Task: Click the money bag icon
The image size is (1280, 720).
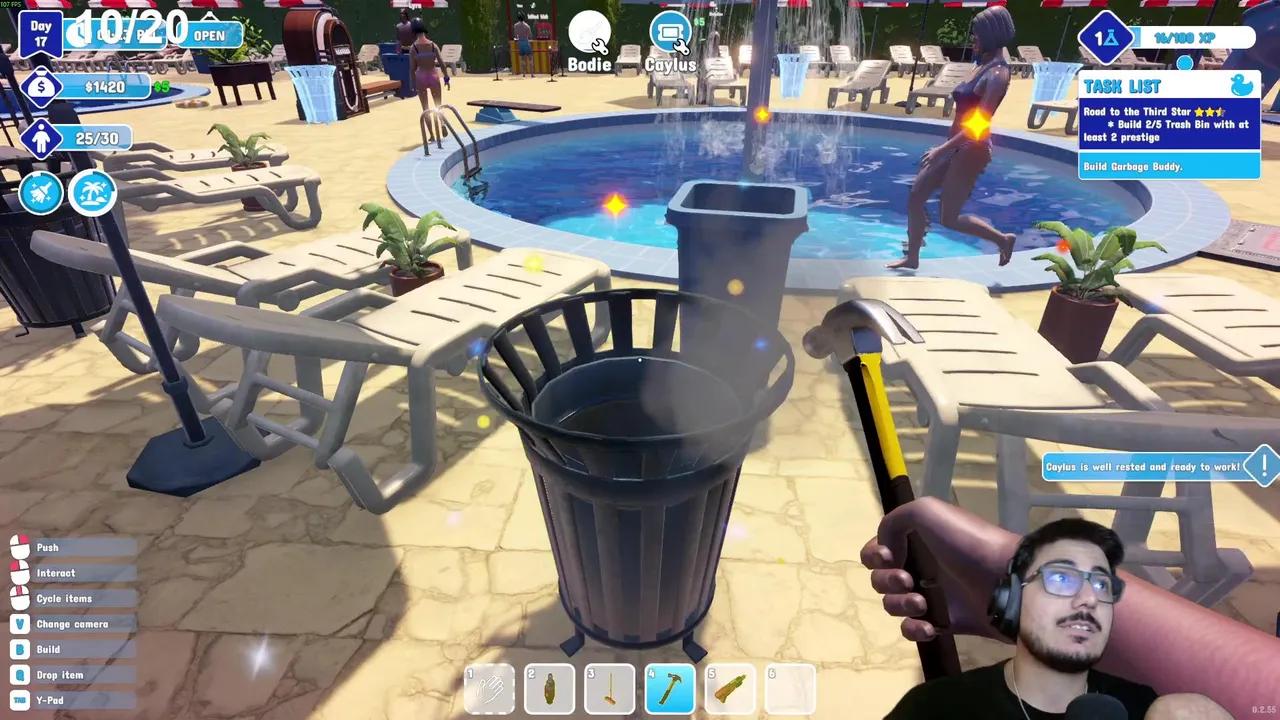Action: [x=41, y=88]
